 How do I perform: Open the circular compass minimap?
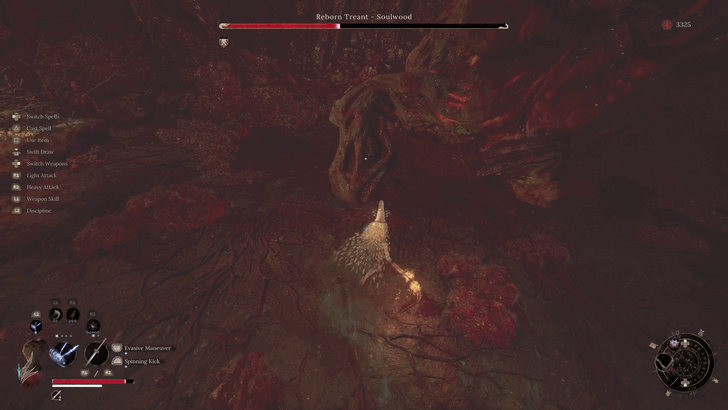coord(684,360)
